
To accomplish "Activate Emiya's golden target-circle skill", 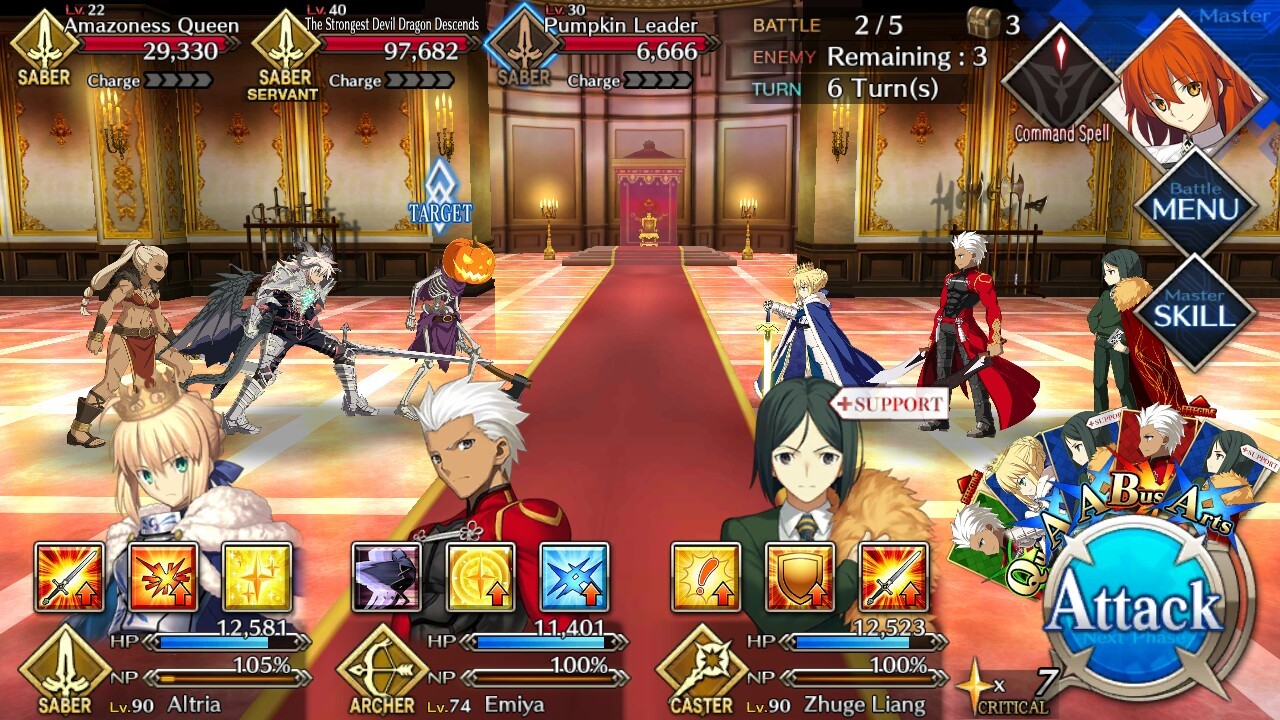I will 481,577.
